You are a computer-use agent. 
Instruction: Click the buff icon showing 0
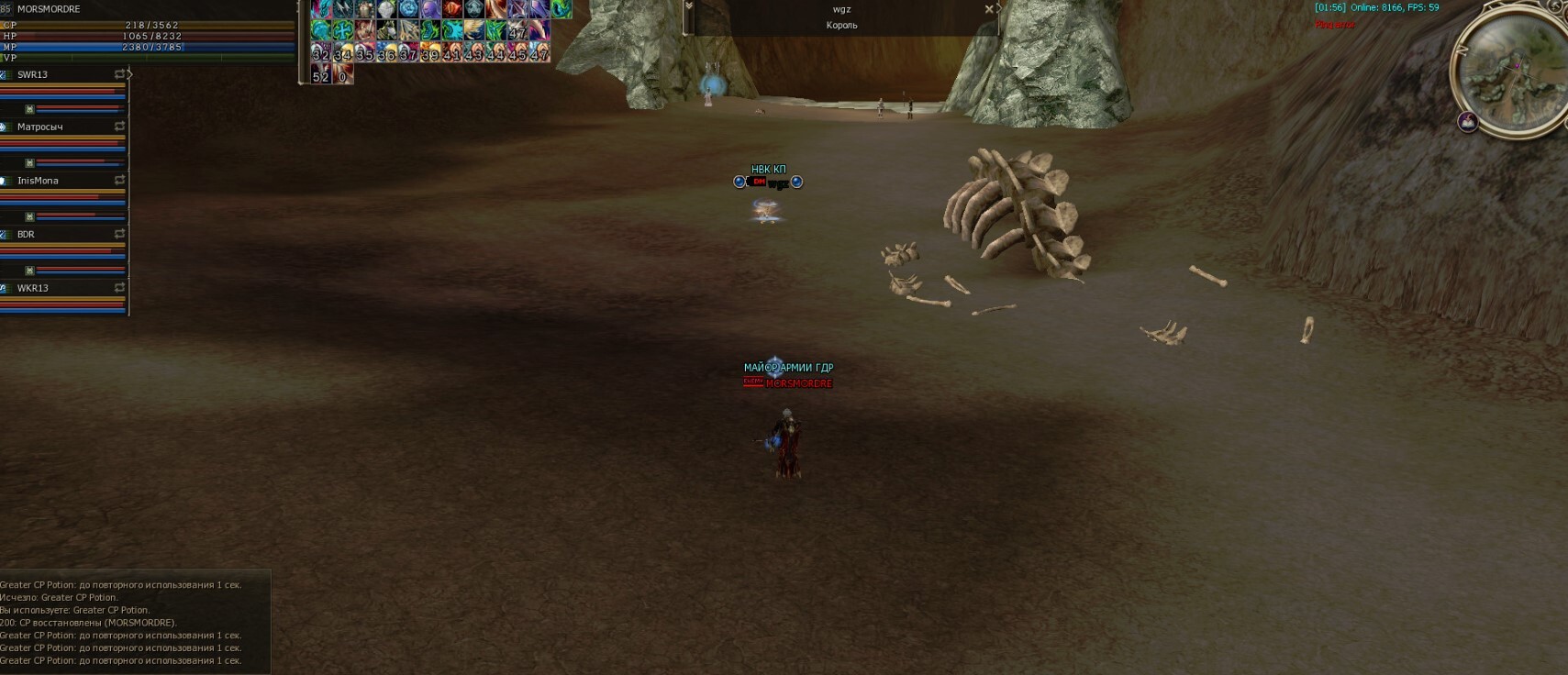tap(342, 75)
